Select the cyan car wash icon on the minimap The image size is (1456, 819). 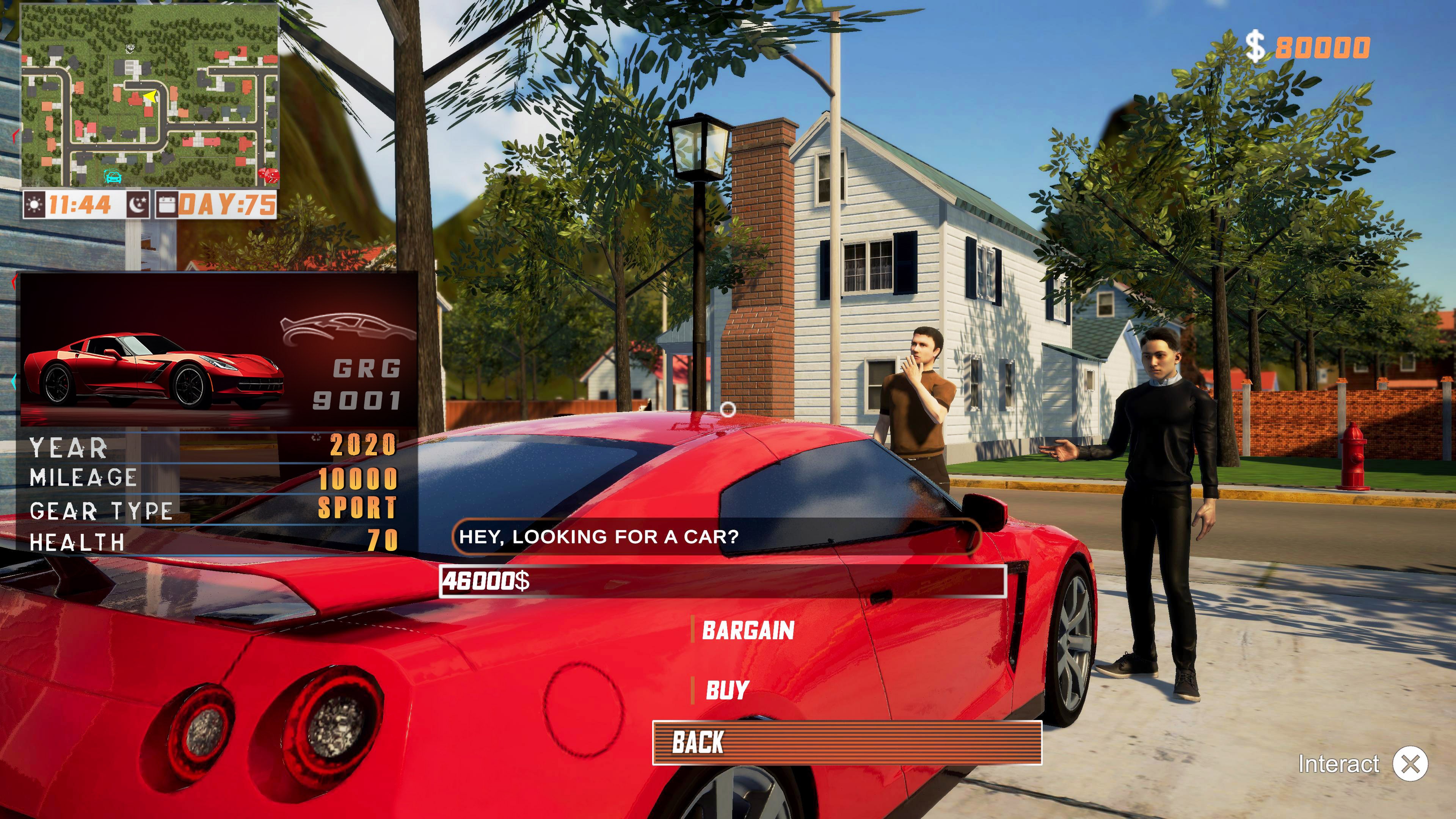113,177
